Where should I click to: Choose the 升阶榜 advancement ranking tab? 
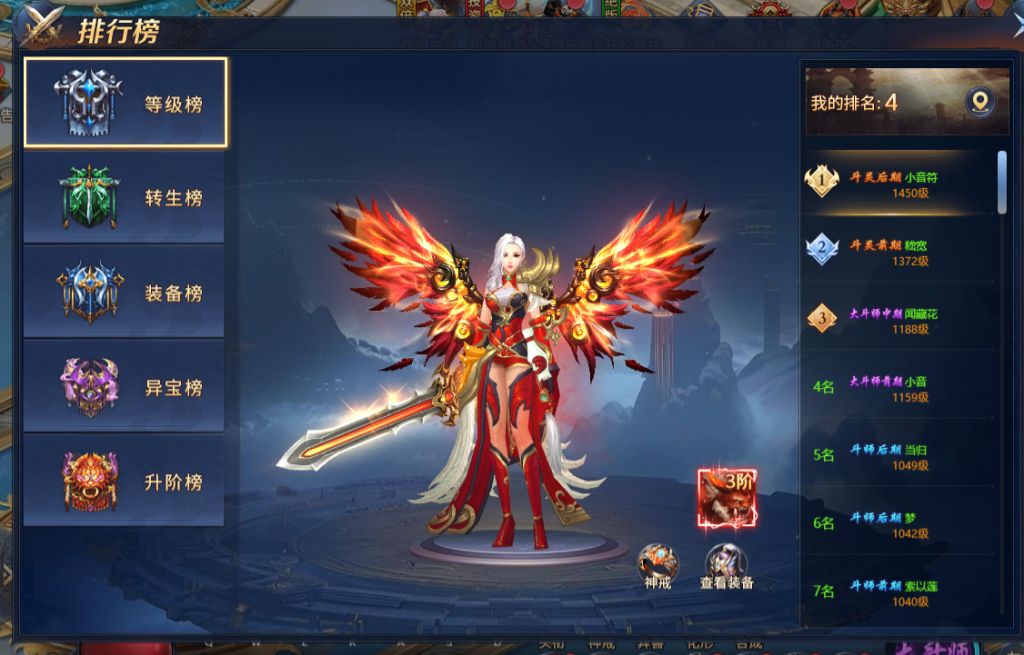click(126, 481)
